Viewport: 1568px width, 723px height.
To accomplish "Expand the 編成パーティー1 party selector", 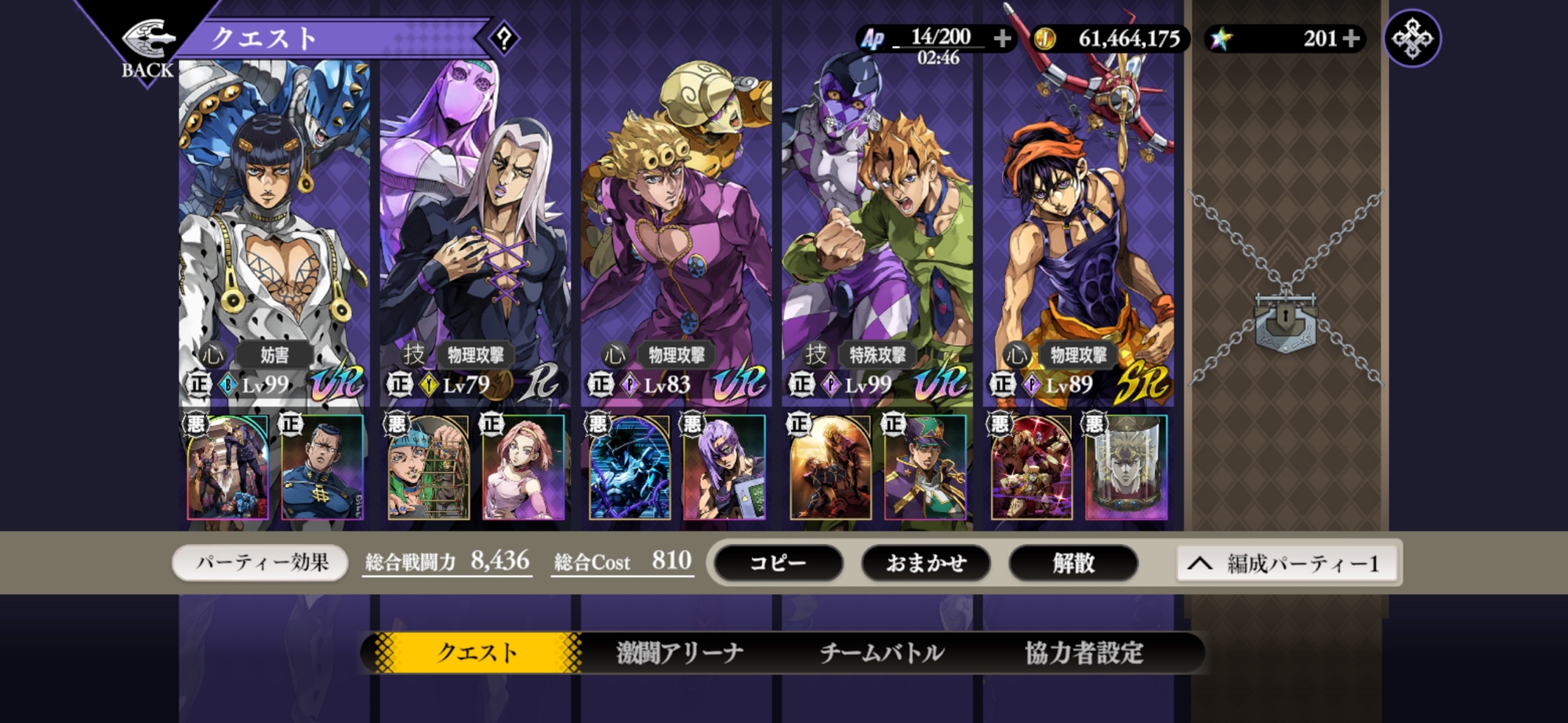I will point(1287,564).
